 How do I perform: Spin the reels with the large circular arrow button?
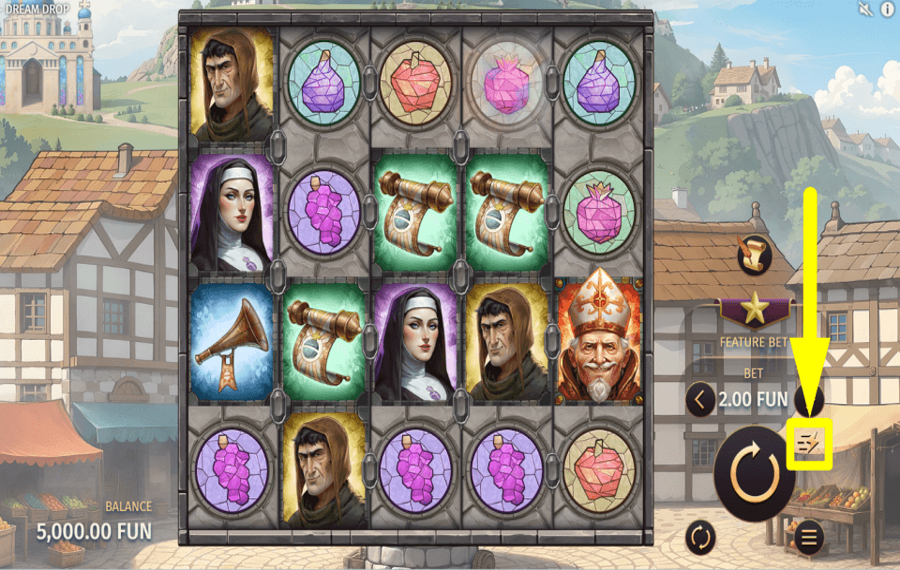click(x=754, y=473)
